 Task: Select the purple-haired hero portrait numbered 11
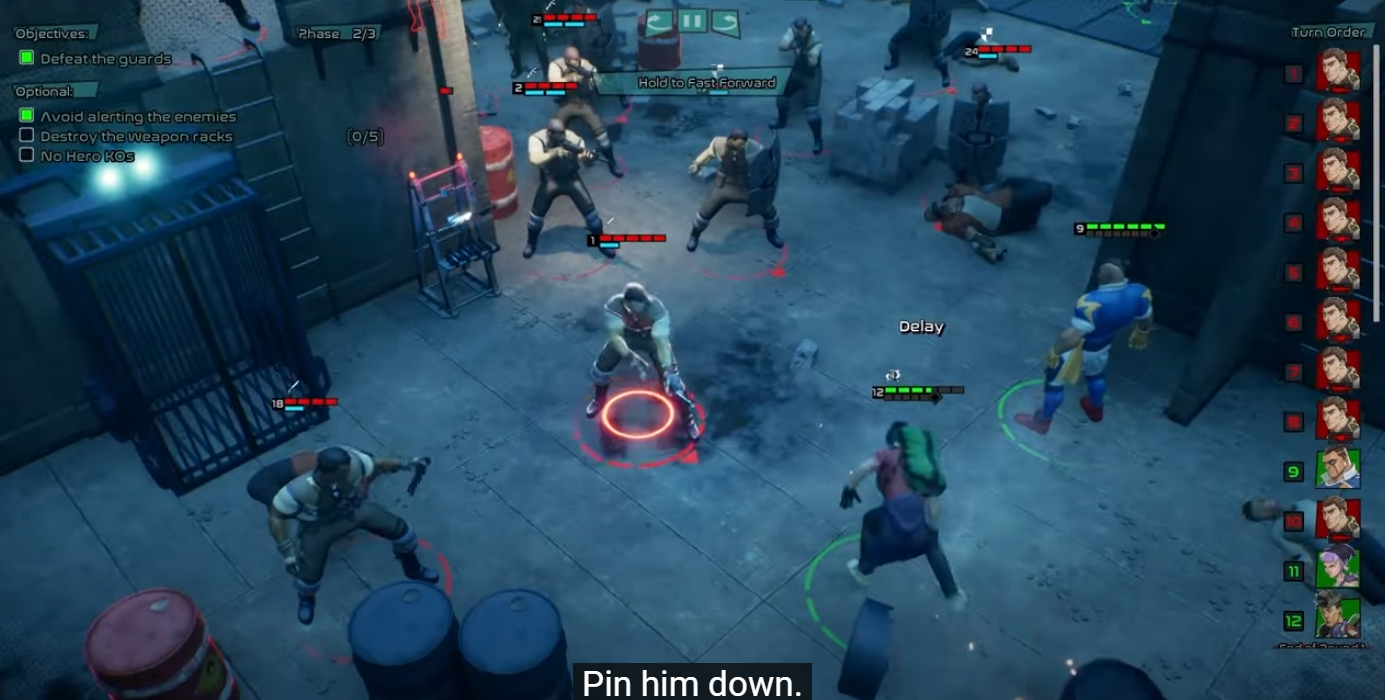tap(1337, 569)
